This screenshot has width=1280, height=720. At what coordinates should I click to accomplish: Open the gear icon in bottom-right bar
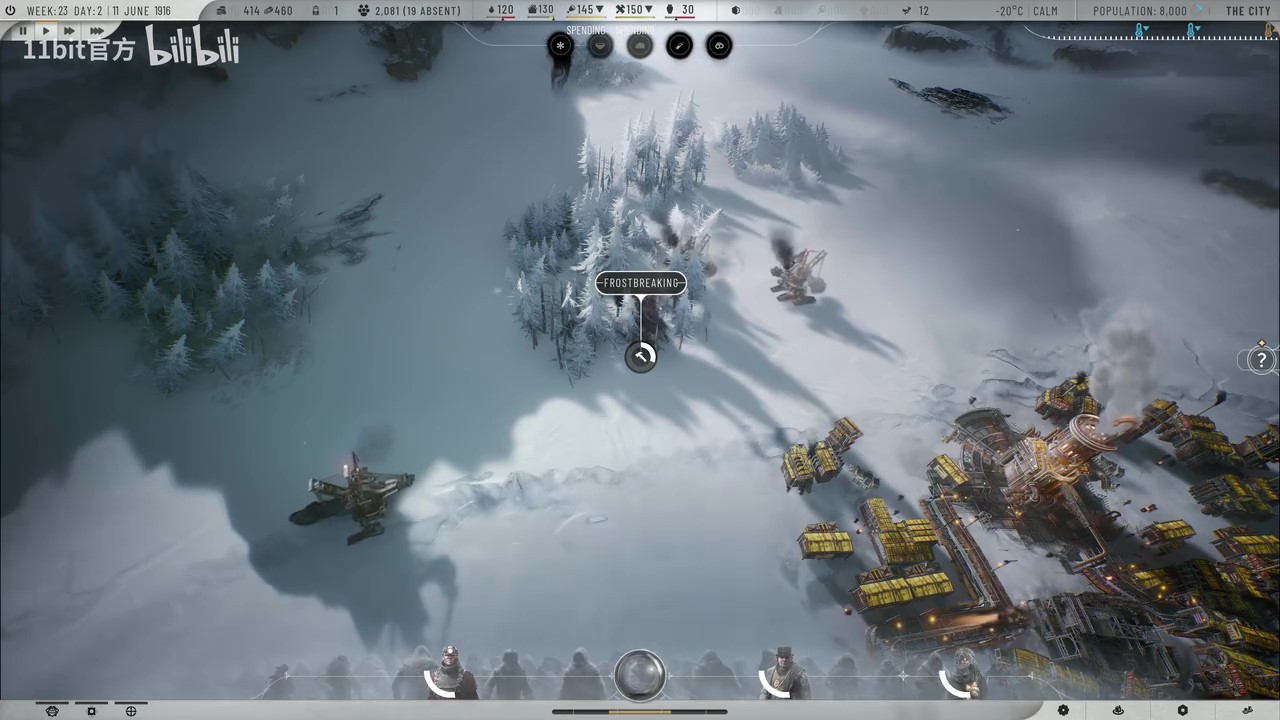pos(1063,711)
